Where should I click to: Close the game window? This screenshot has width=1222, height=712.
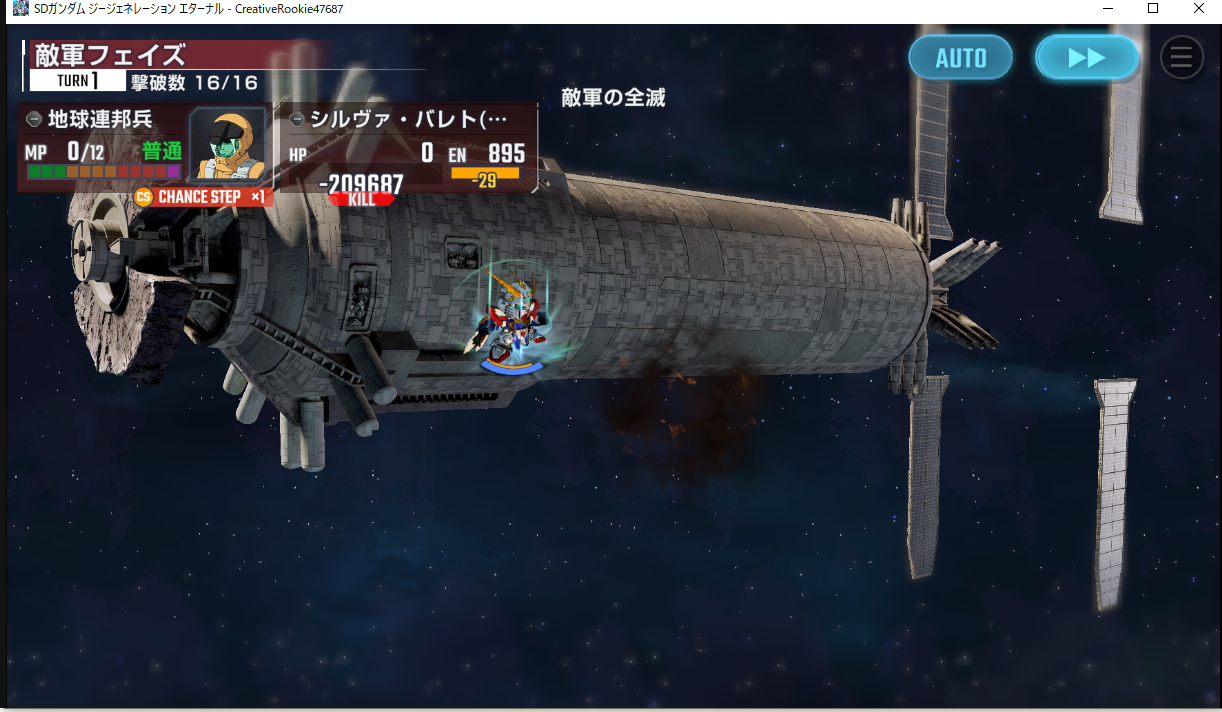click(1198, 9)
